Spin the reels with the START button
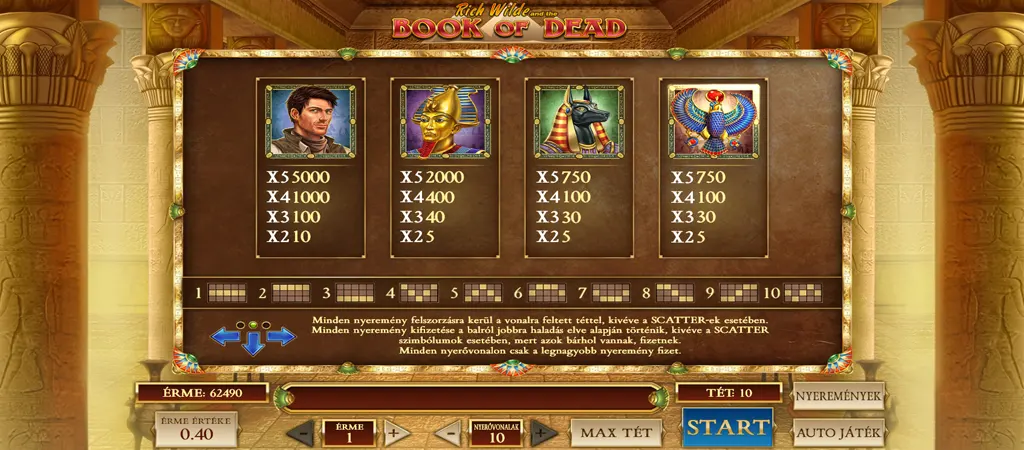1024x450 pixels. click(727, 427)
